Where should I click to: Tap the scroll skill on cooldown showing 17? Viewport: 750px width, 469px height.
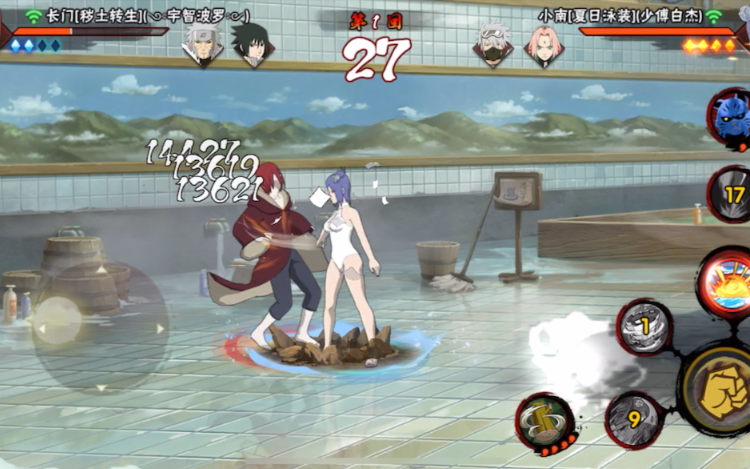(x=733, y=194)
